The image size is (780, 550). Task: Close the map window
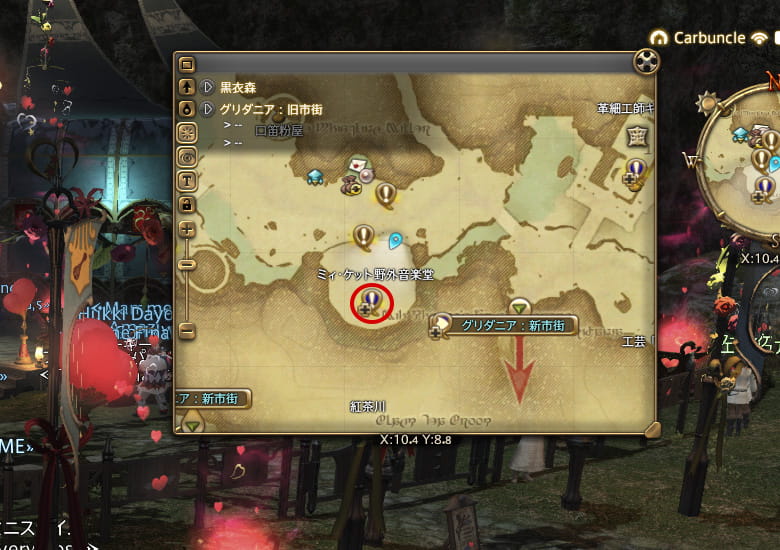[x=647, y=62]
